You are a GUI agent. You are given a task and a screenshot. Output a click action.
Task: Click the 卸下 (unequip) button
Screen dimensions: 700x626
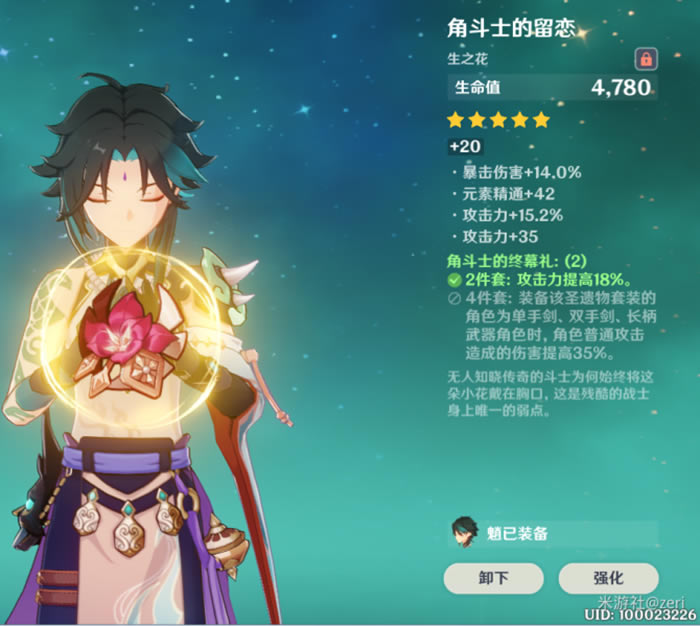493,578
